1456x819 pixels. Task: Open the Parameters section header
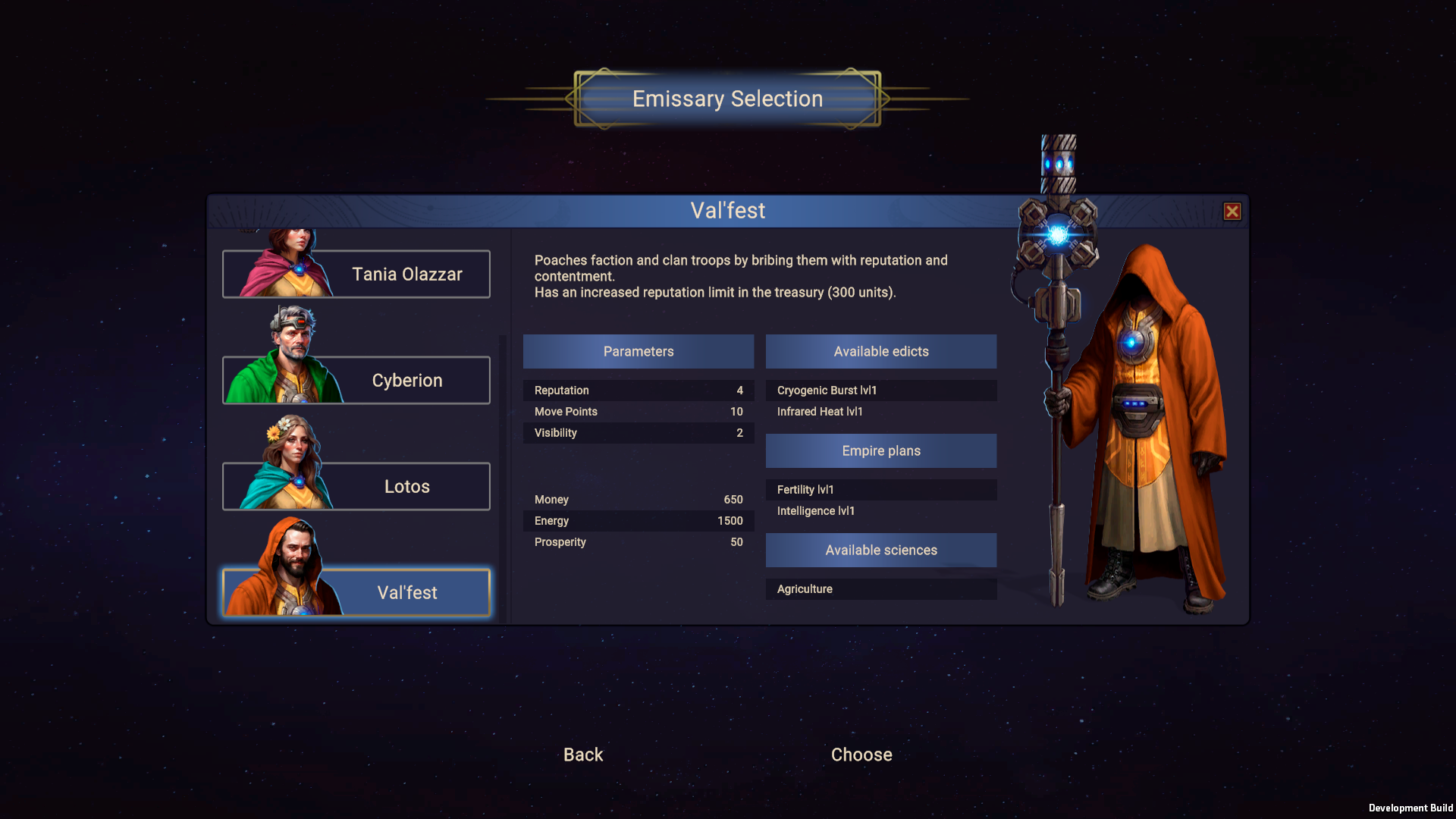638,351
